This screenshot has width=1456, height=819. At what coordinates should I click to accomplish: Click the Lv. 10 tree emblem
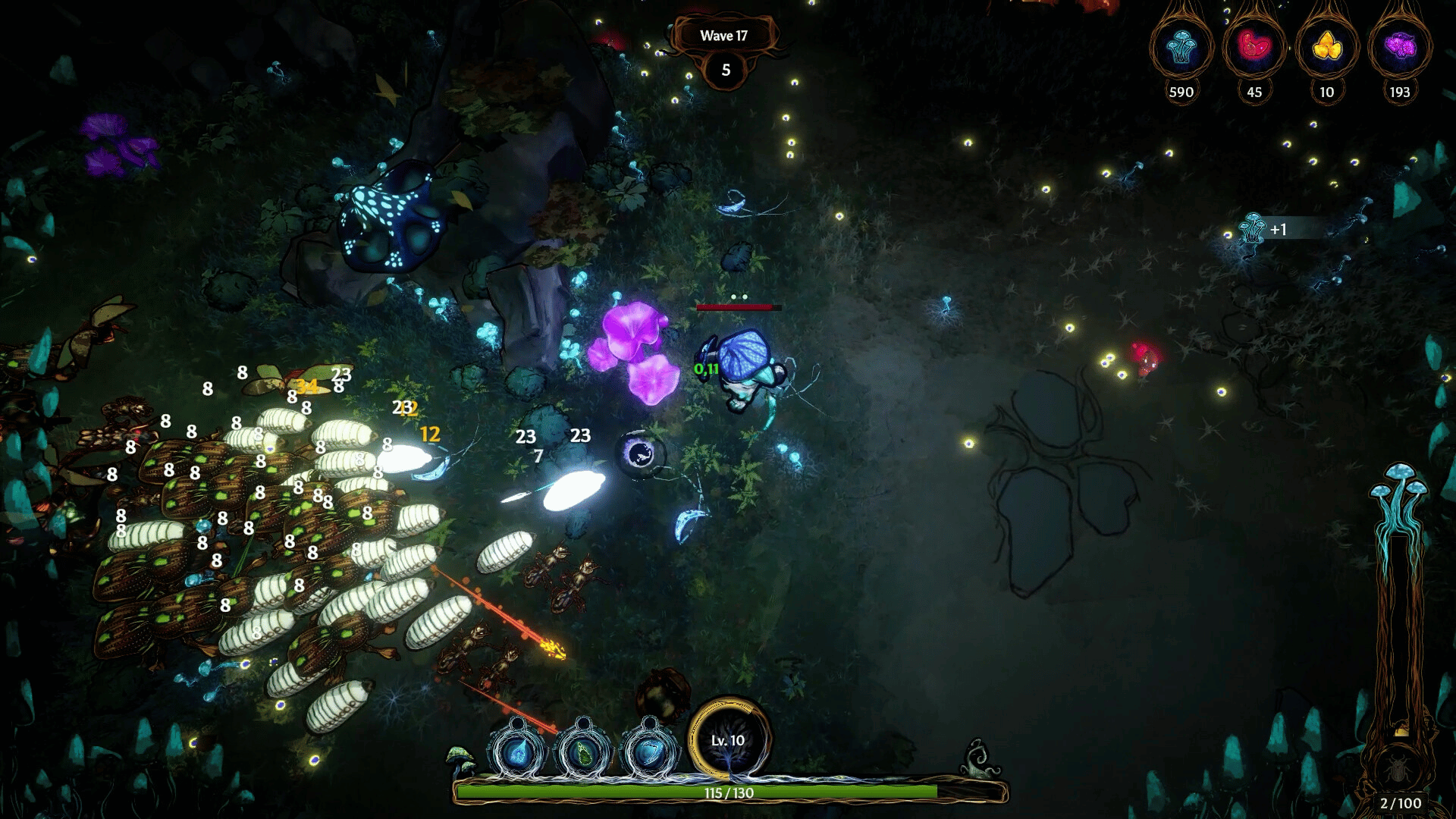pos(728,740)
